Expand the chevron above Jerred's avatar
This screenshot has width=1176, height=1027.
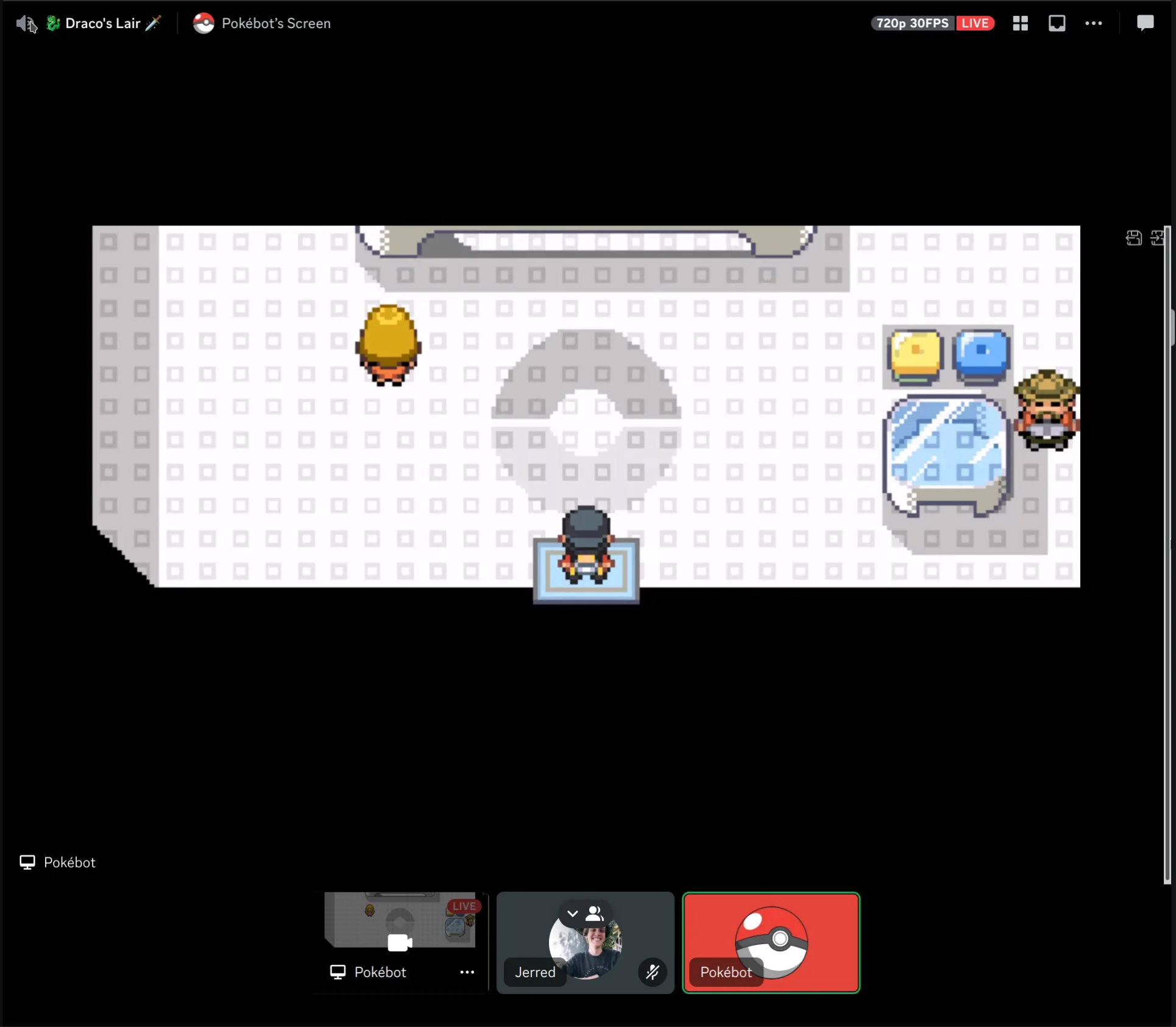[x=572, y=913]
